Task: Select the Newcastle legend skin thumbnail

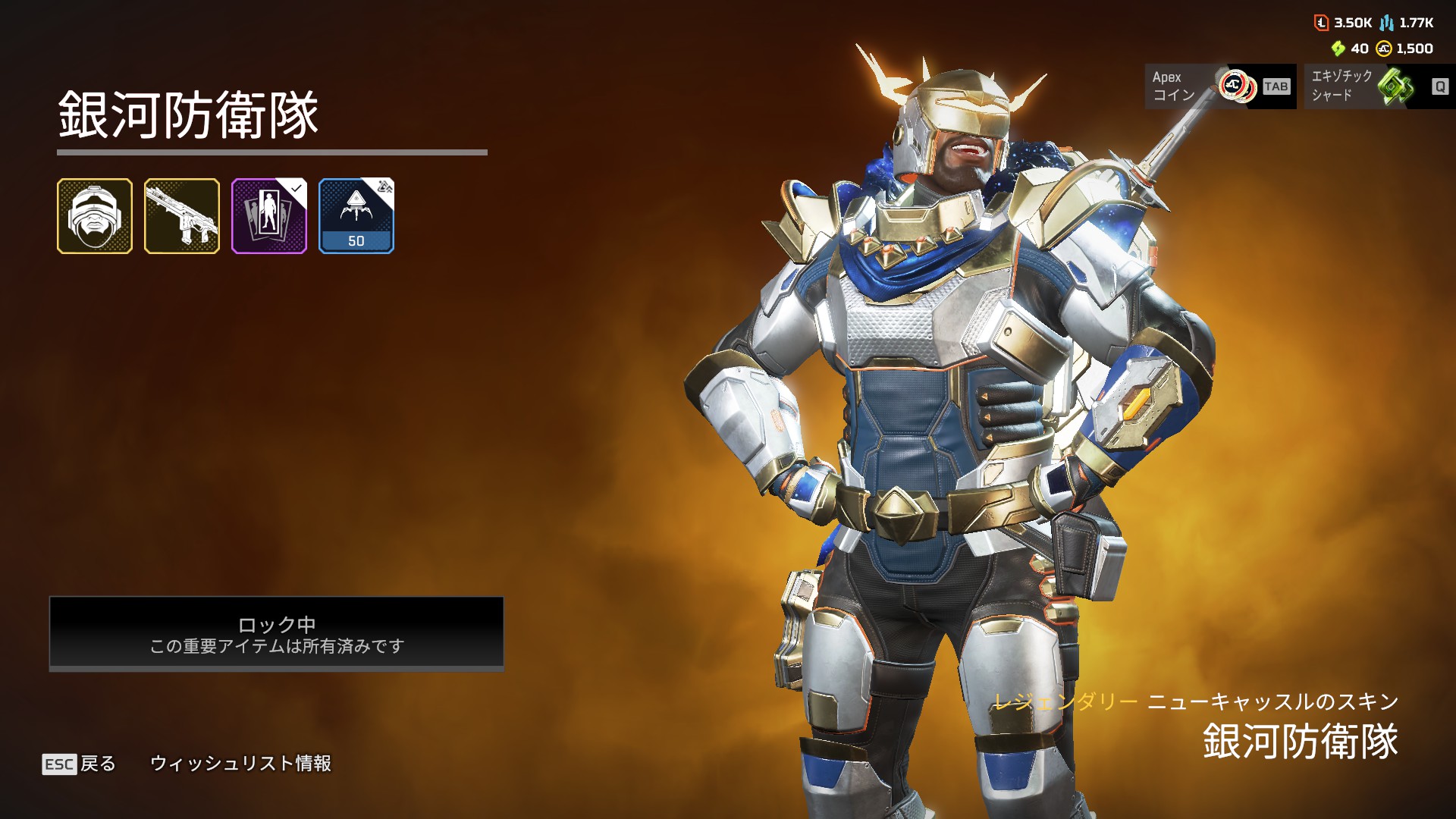Action: 95,216
